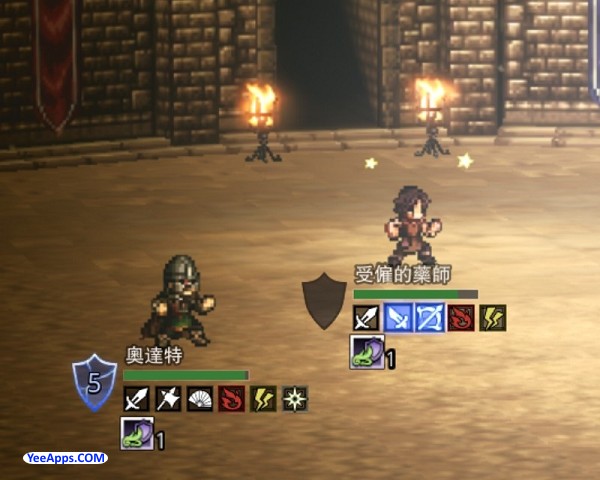Select the sword icon under 奧達特
Image resolution: width=600 pixels, height=480 pixels.
click(136, 399)
